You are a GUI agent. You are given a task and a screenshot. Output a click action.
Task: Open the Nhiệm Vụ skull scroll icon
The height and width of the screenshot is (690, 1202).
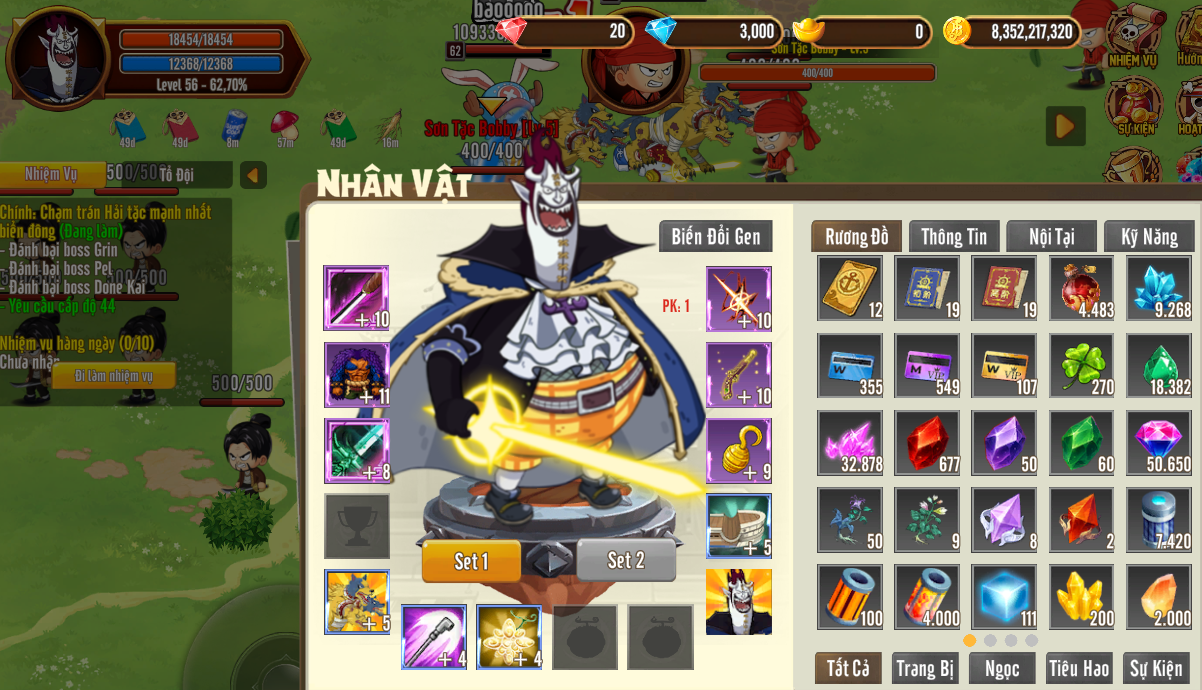point(1132,35)
